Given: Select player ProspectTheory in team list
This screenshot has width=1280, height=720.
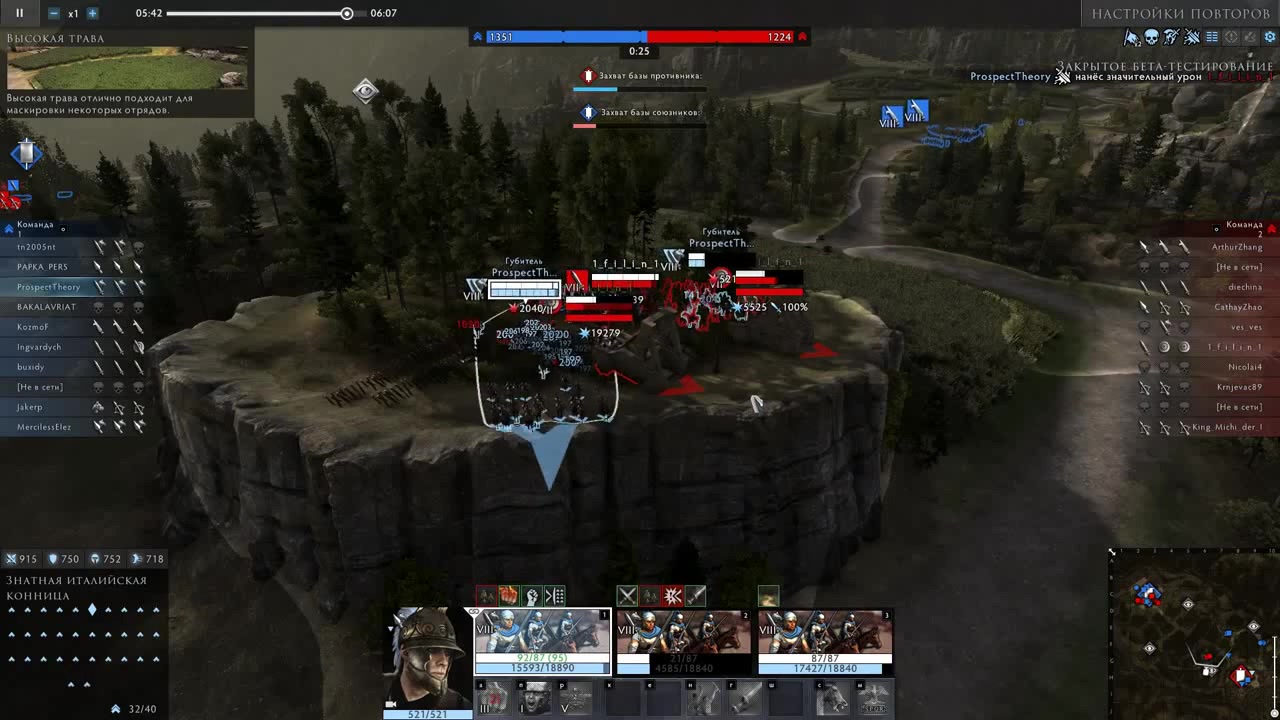Looking at the screenshot, I should [49, 287].
